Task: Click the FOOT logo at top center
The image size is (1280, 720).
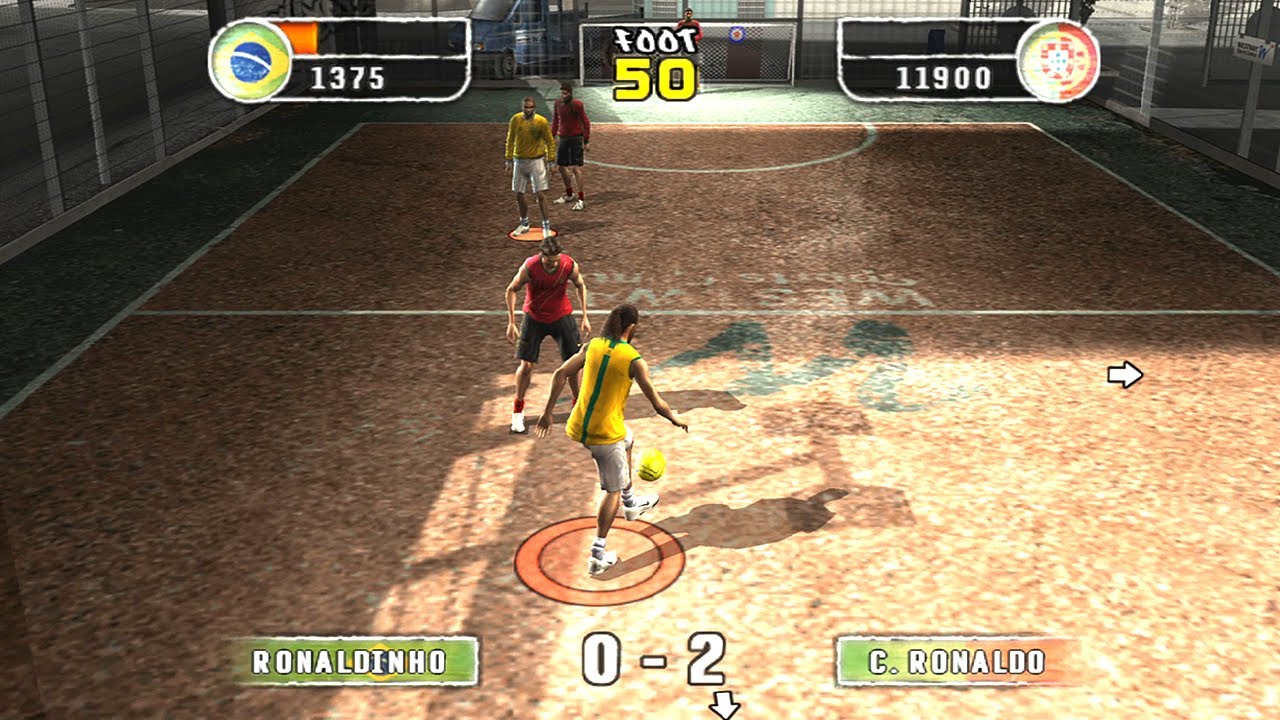Action: point(655,38)
